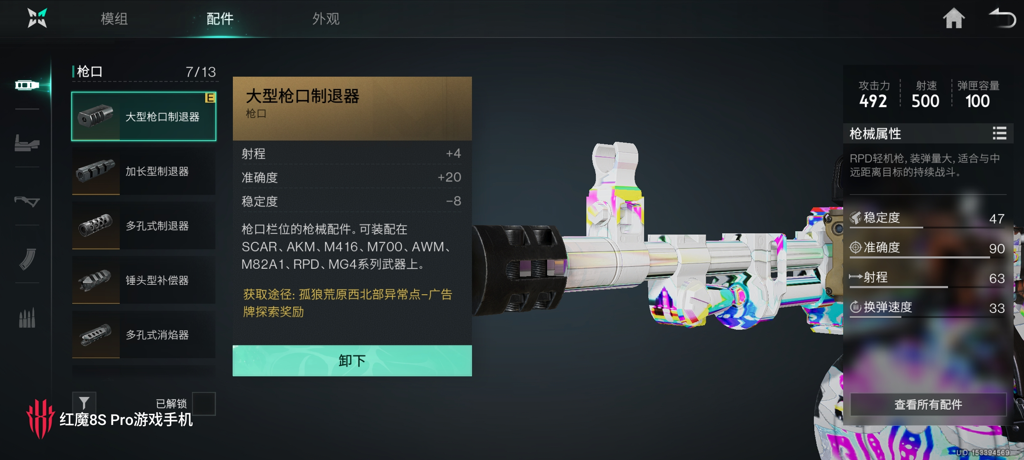Switch to the magazine category icon

[27, 260]
